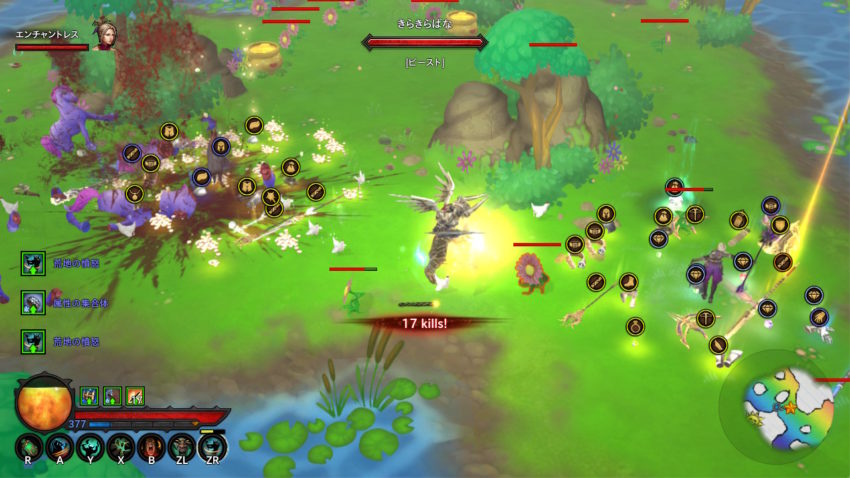This screenshot has height=478, width=850.
Task: Activate the whirling blue skill labeled A
Action: coord(59,446)
